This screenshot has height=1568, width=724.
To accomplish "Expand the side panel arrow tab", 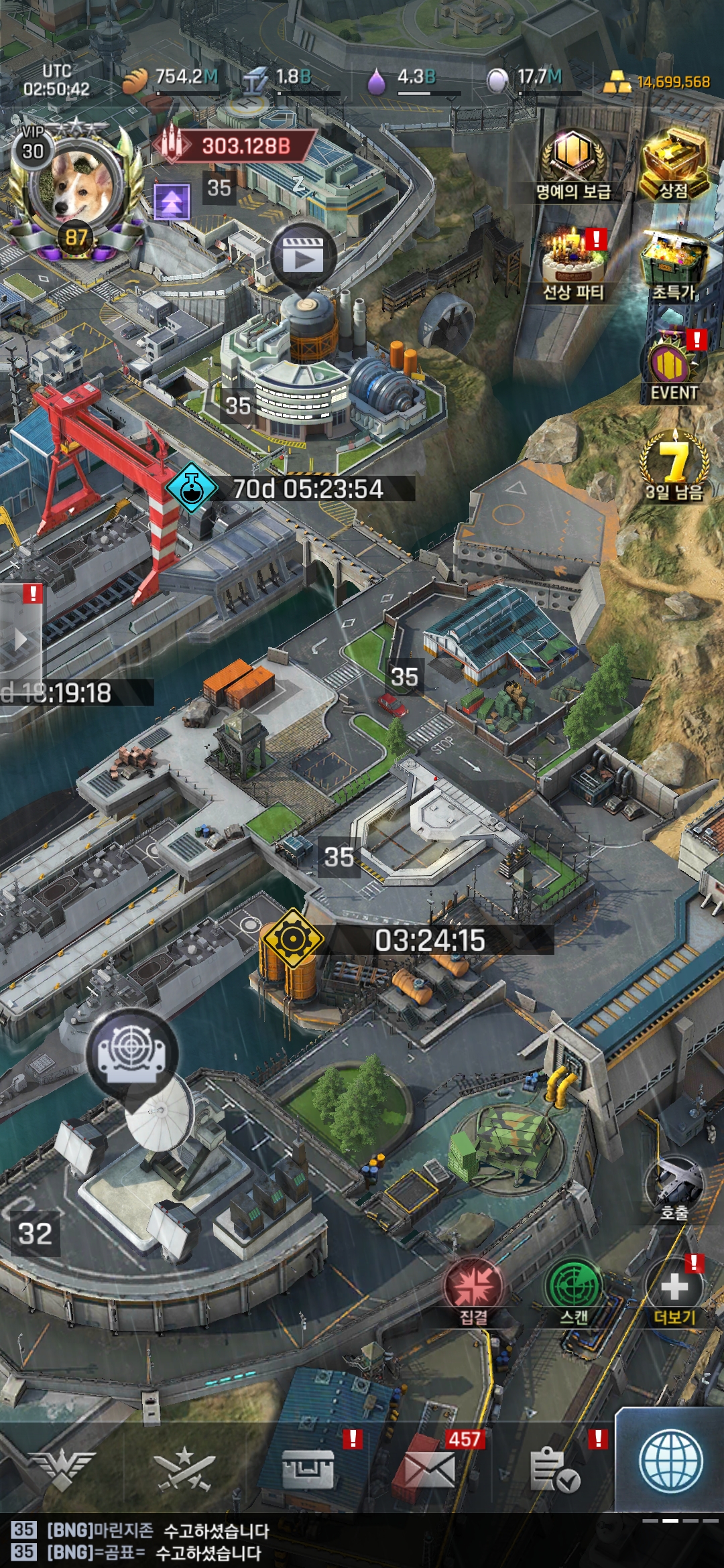I will pyautogui.click(x=21, y=640).
